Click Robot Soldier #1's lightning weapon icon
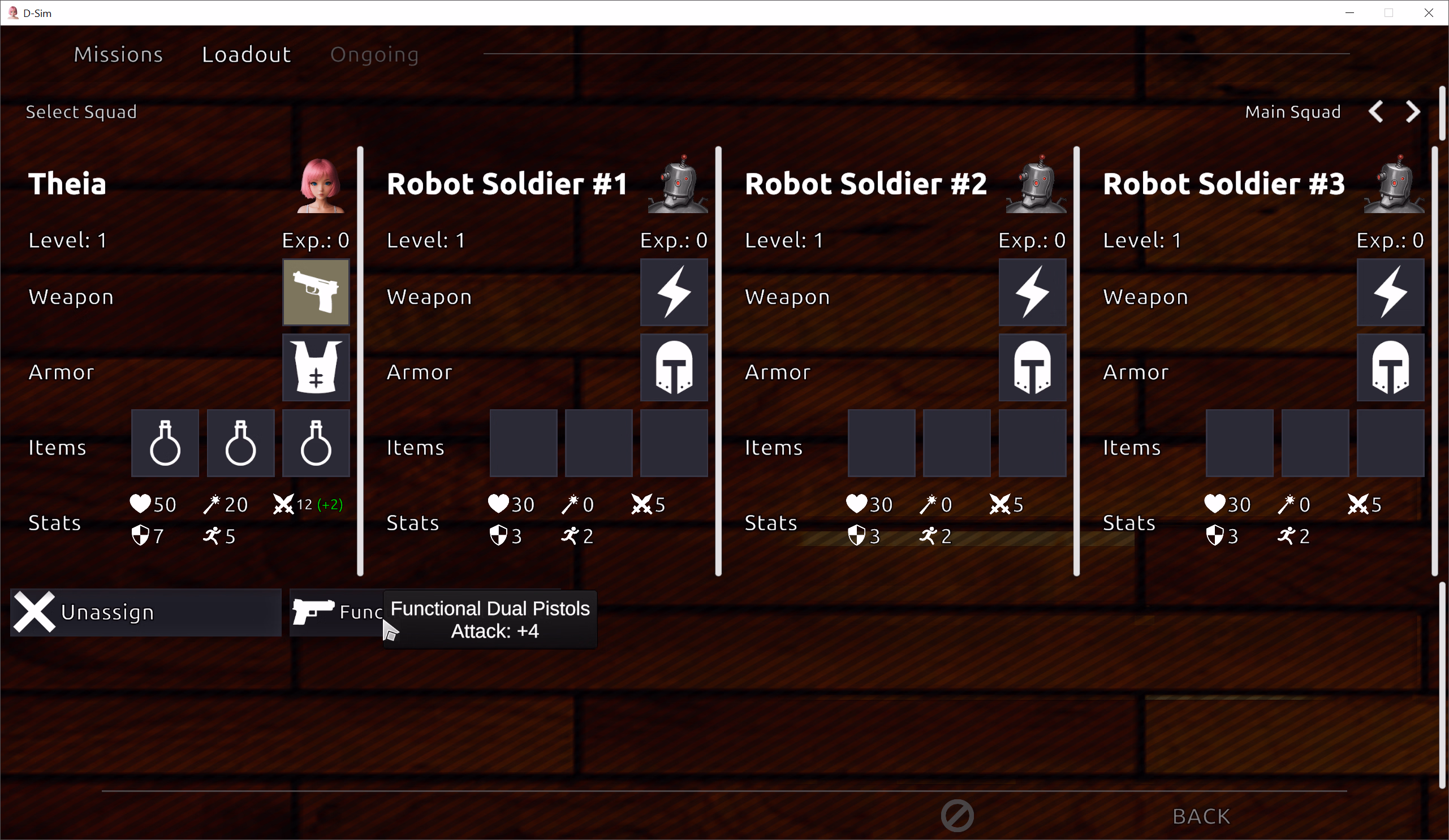Image resolution: width=1449 pixels, height=840 pixels. [674, 292]
